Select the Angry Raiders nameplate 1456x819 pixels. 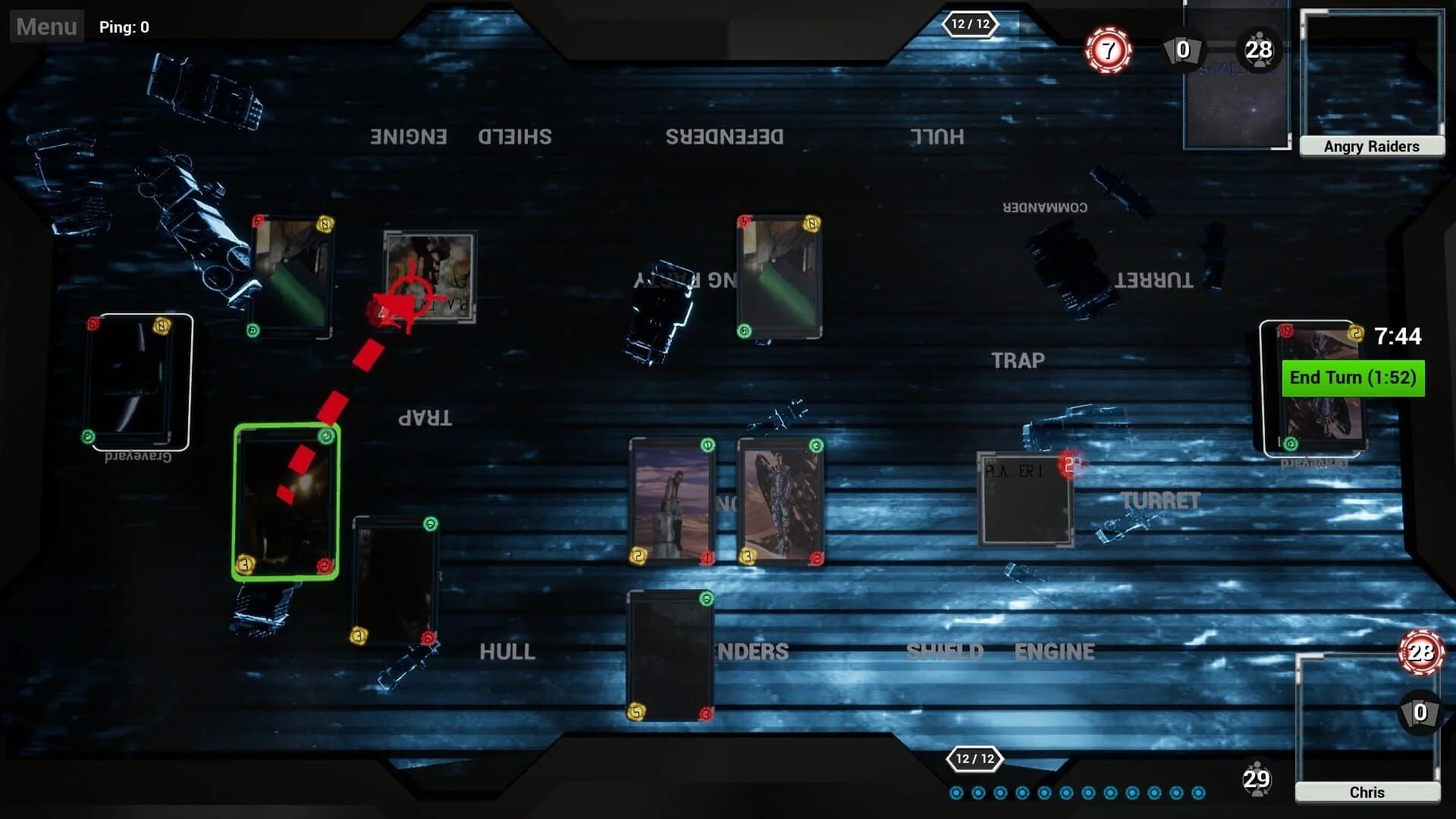[1373, 146]
